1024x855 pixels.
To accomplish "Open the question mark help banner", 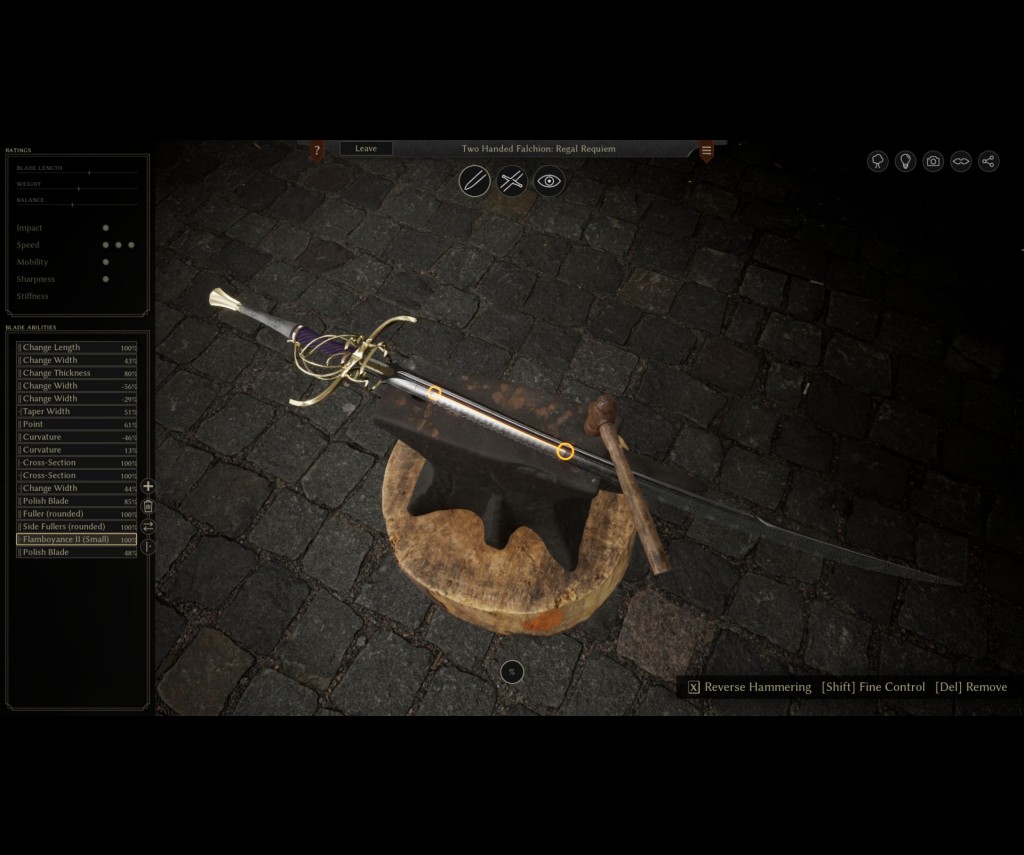I will (317, 151).
